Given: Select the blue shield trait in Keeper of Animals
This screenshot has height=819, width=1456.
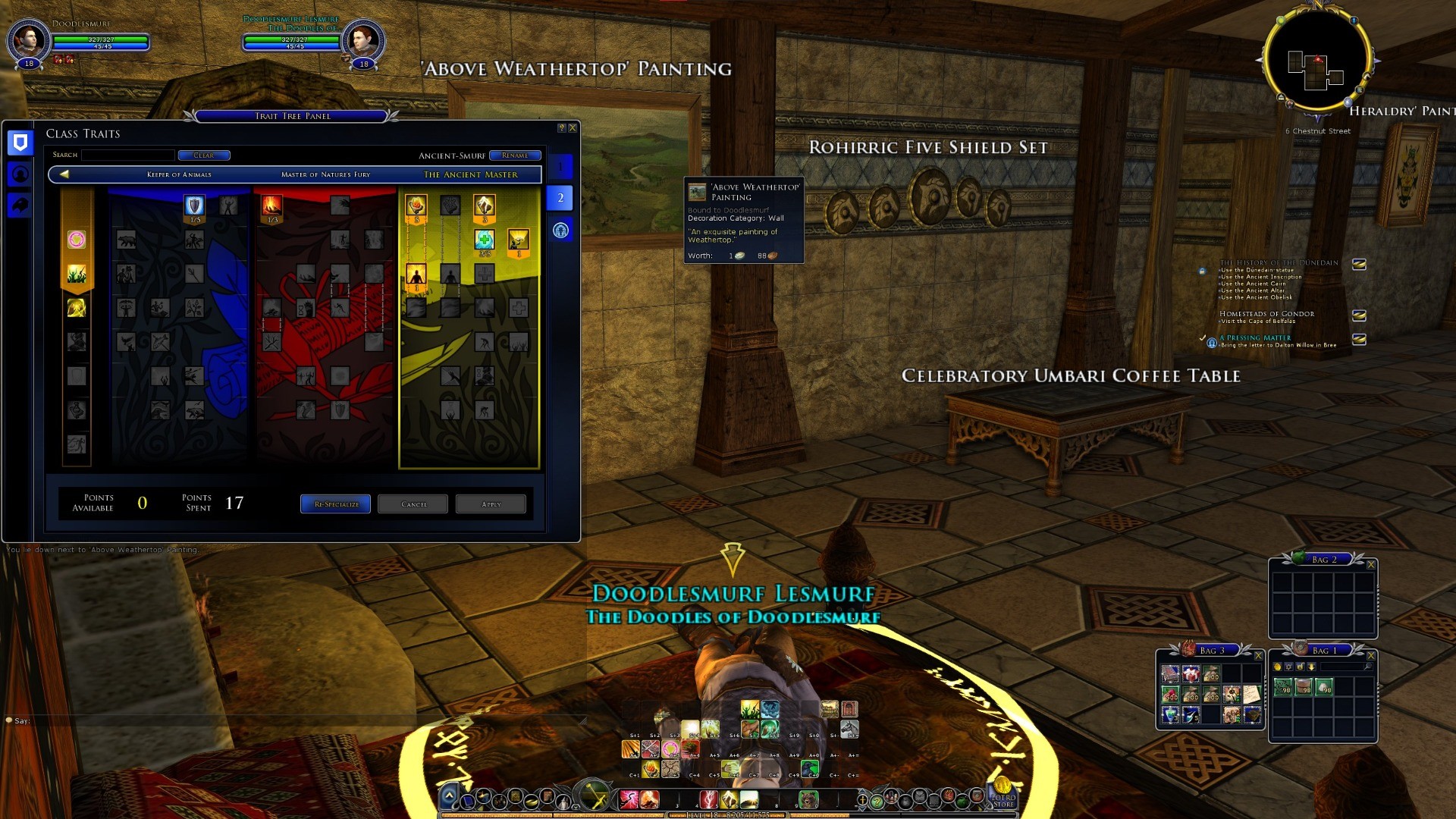Looking at the screenshot, I should coord(194,206).
